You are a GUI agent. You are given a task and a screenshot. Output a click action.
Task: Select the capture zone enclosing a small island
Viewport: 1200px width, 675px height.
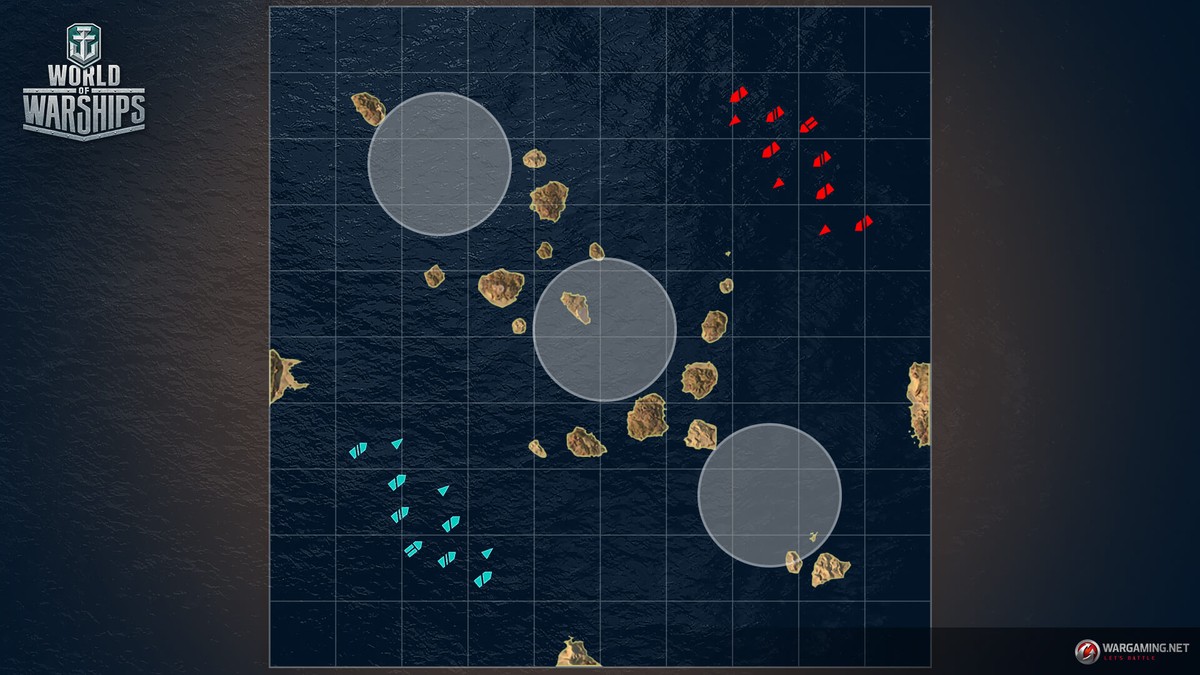pyautogui.click(x=604, y=330)
